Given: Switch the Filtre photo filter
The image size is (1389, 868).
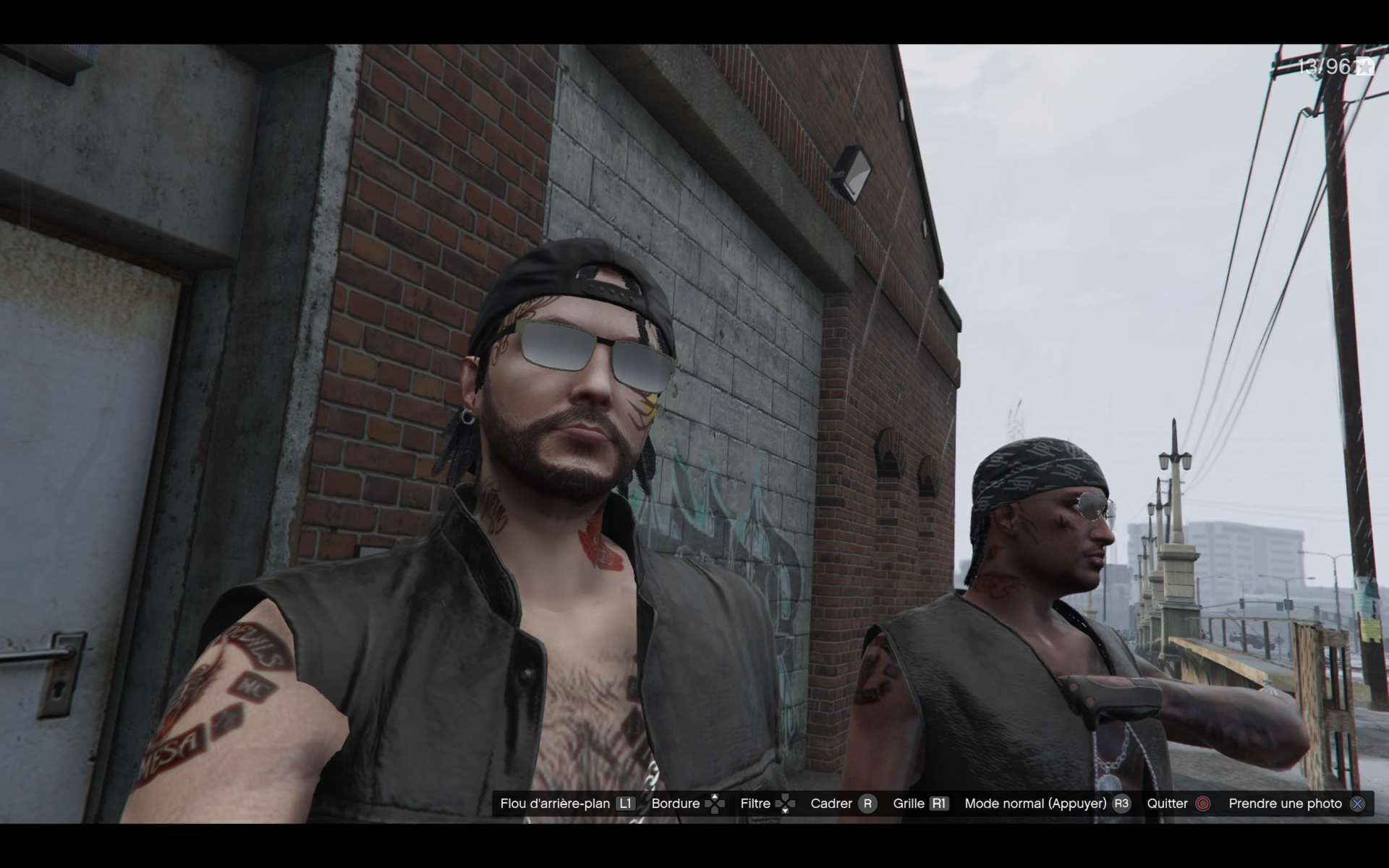Looking at the screenshot, I should tap(767, 804).
